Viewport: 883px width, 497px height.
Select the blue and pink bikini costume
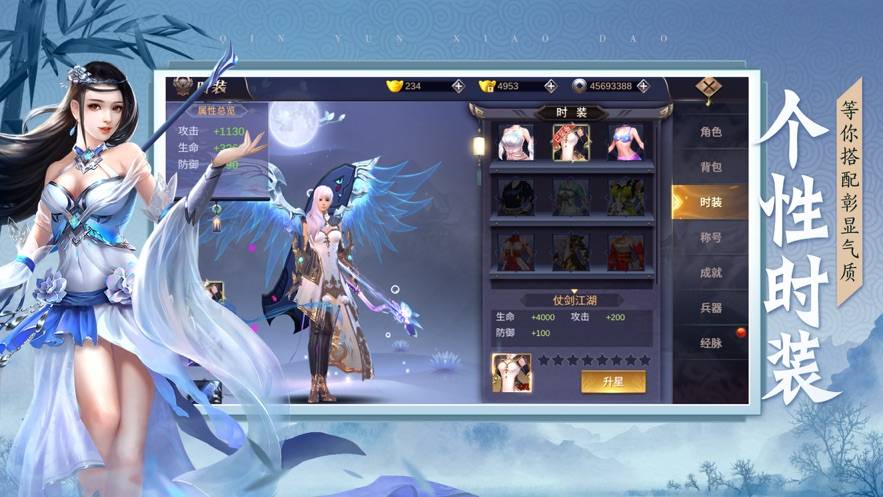click(x=625, y=142)
